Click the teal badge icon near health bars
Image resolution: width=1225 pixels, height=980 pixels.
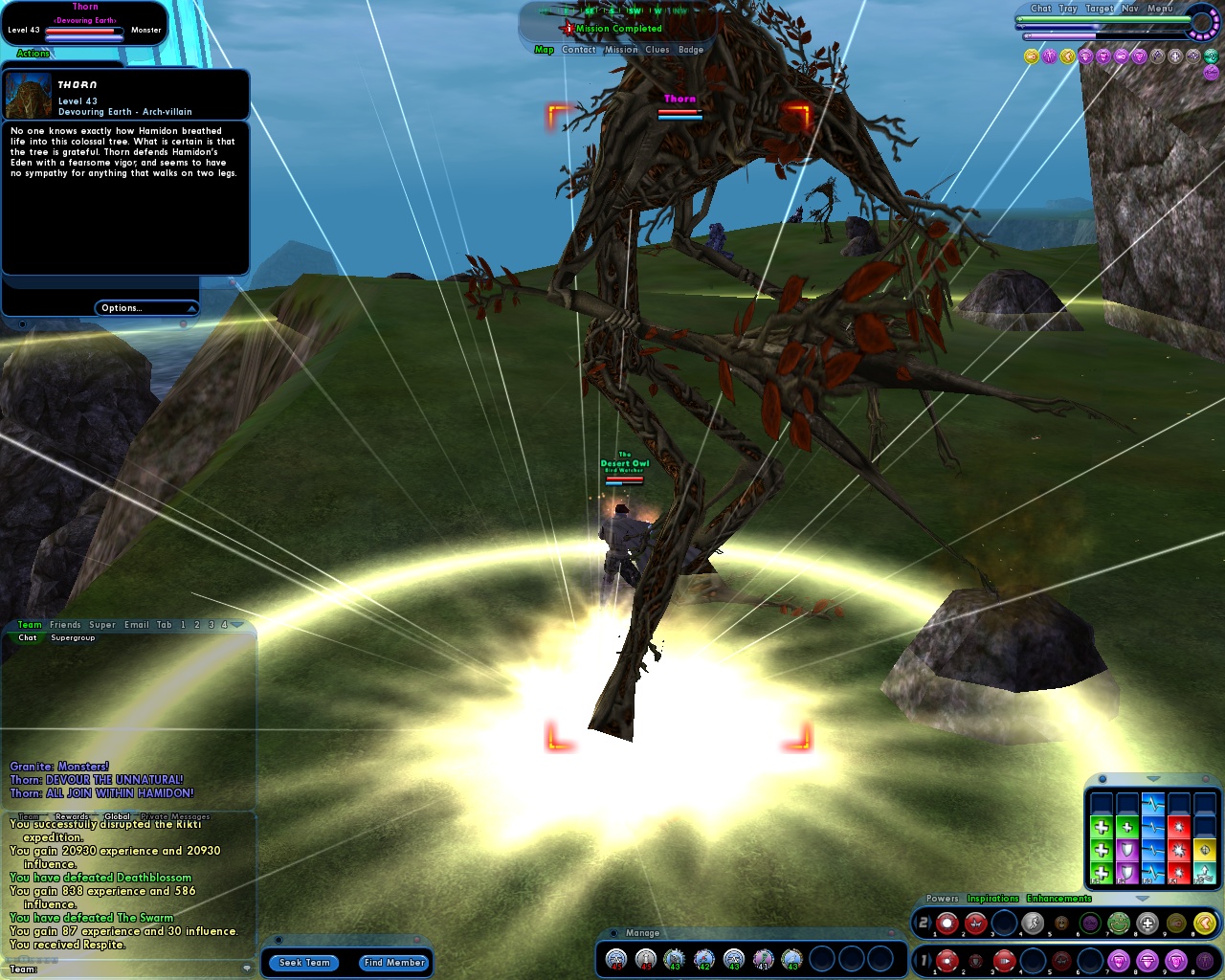[x=1210, y=56]
